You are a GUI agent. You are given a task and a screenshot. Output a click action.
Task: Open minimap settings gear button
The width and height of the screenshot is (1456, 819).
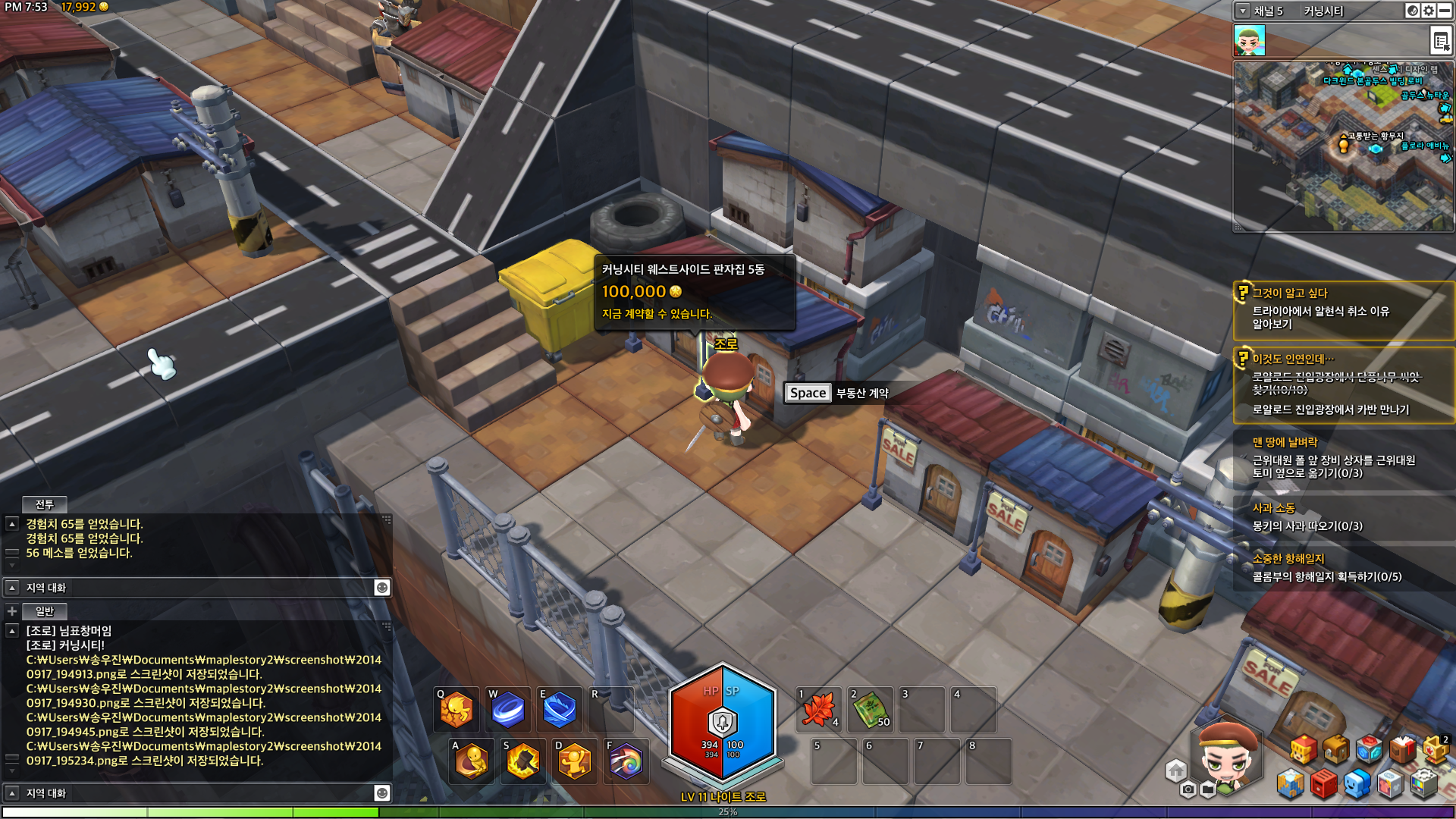(1429, 11)
